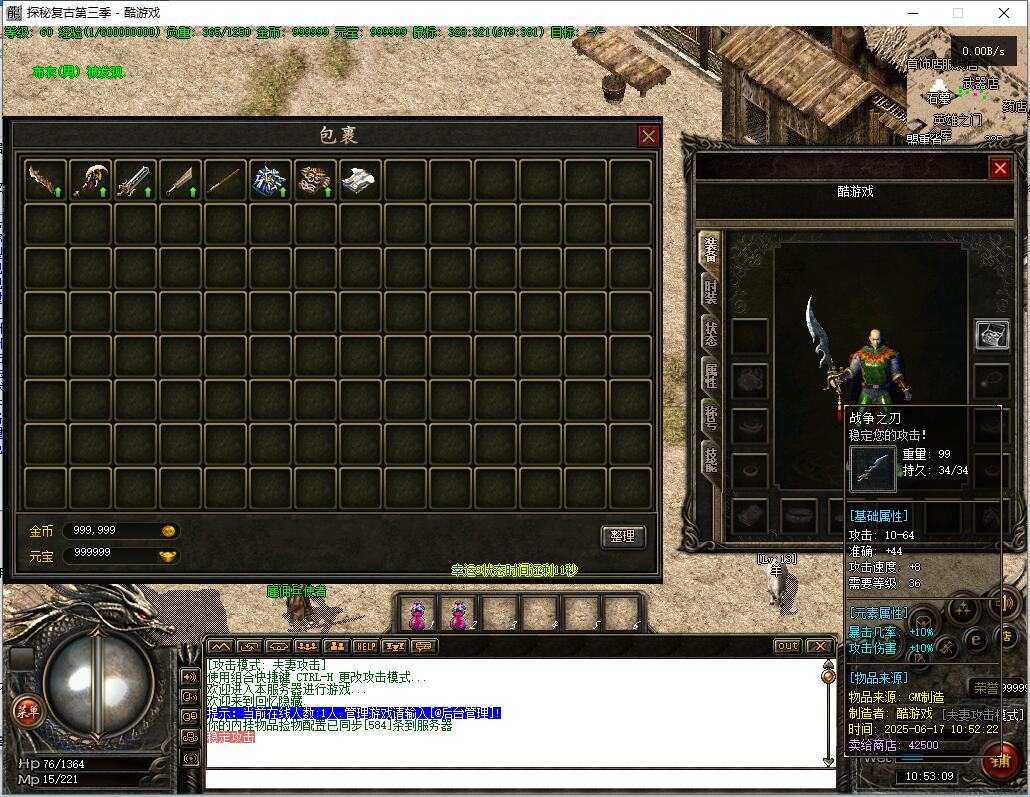Click the 整理 sort button

(622, 536)
